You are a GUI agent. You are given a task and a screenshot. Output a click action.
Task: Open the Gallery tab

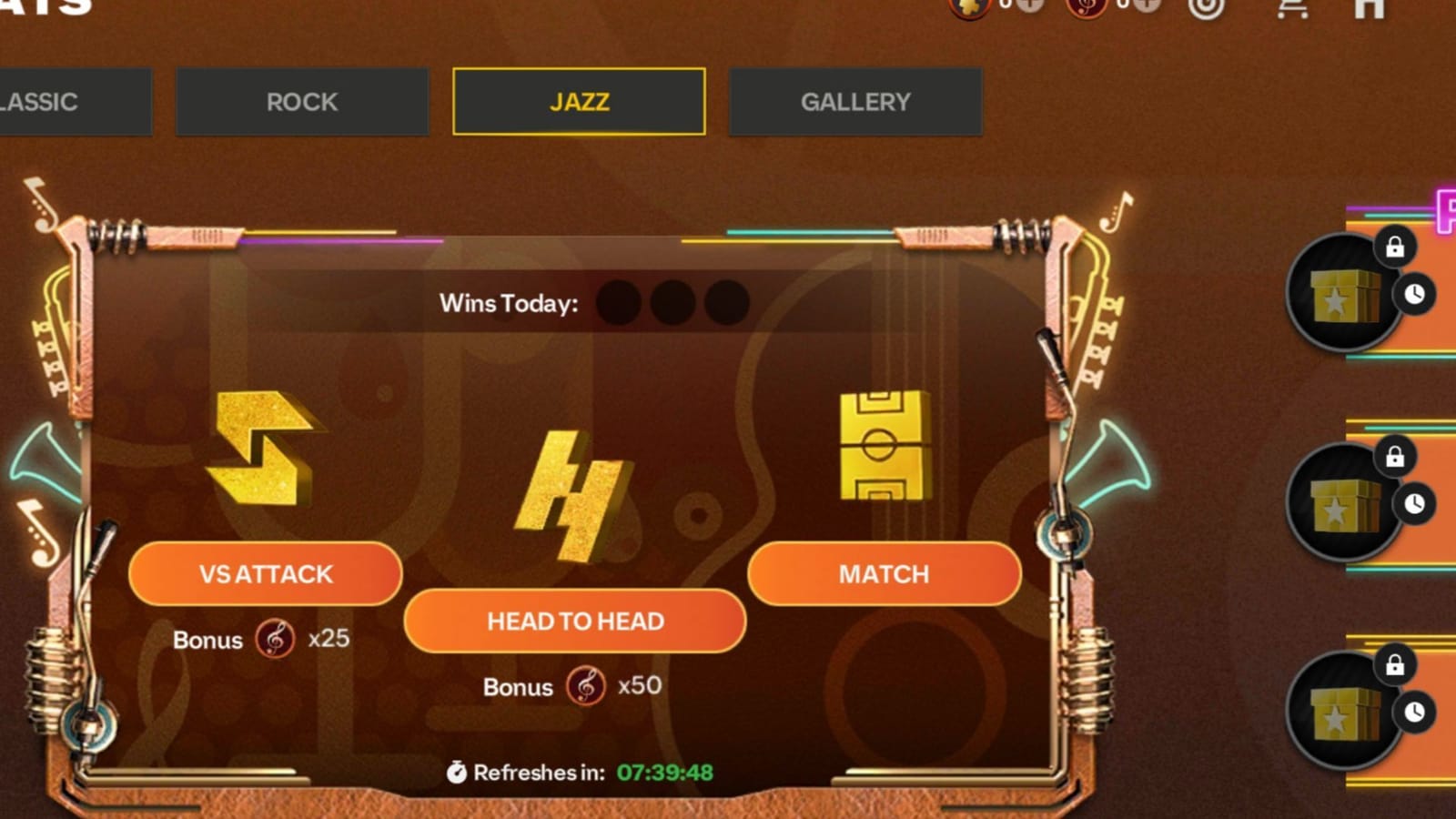tap(854, 102)
